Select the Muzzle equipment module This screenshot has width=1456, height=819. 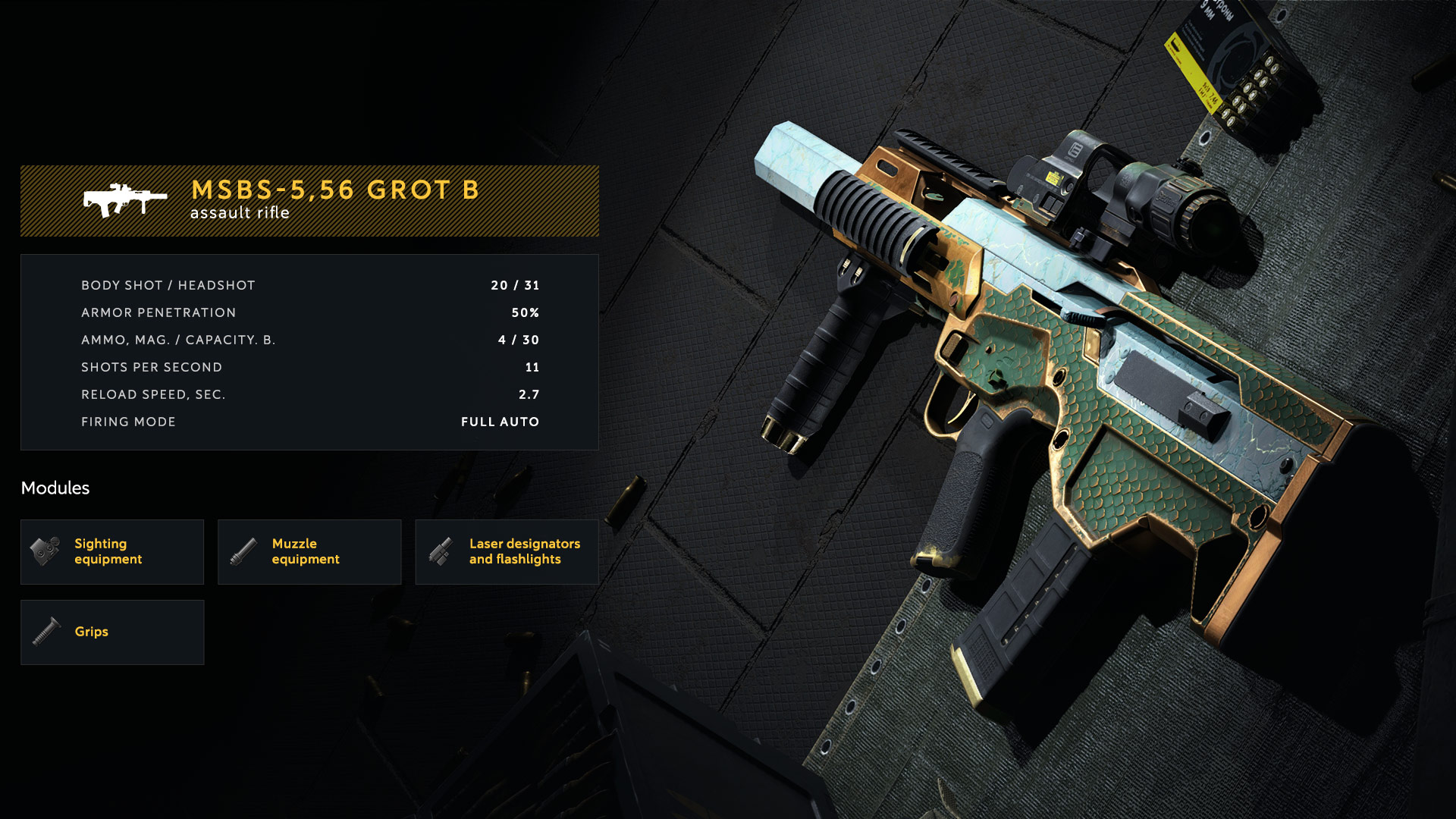pyautogui.click(x=309, y=551)
